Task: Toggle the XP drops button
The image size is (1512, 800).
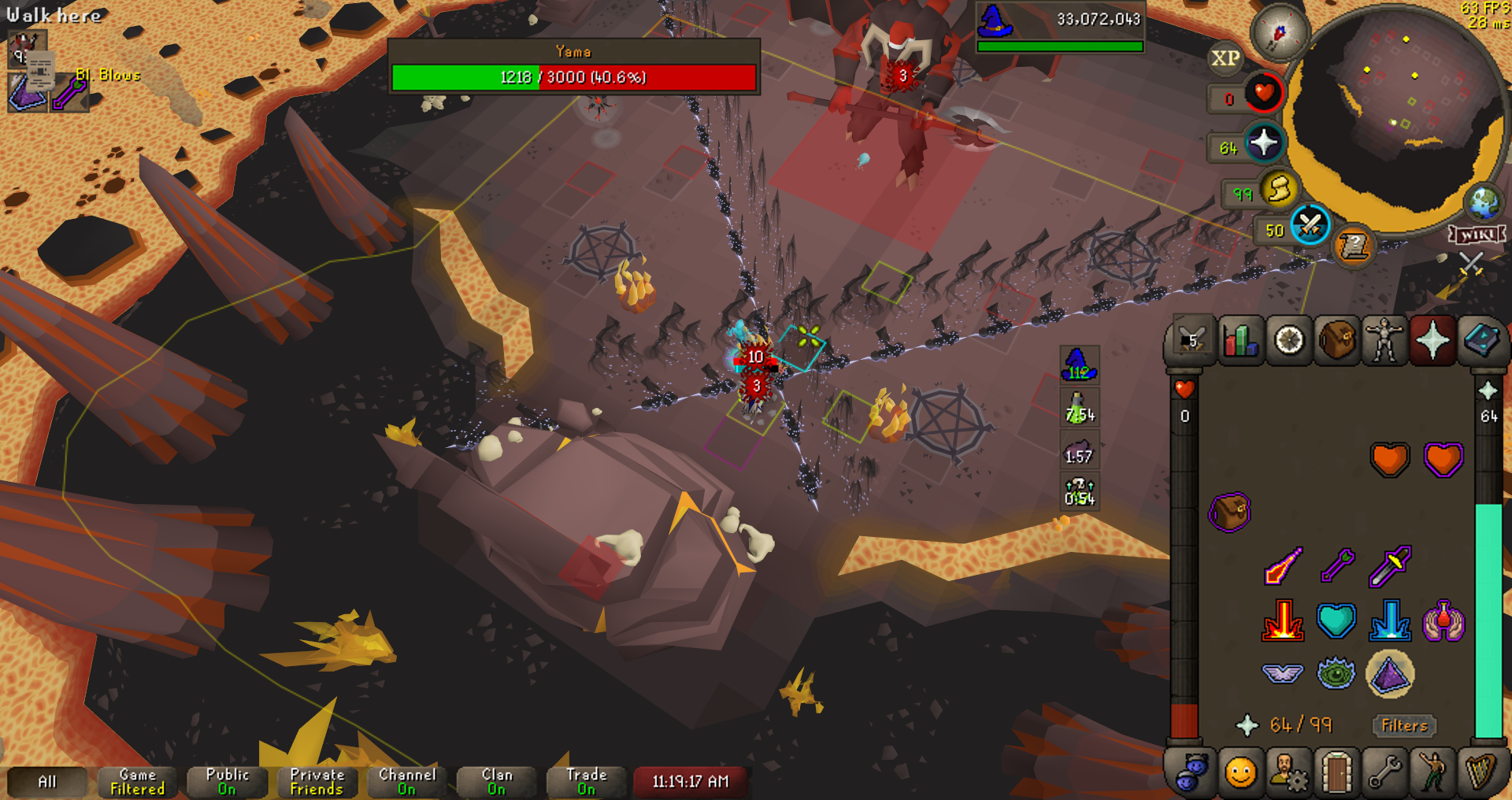Action: click(x=1225, y=58)
